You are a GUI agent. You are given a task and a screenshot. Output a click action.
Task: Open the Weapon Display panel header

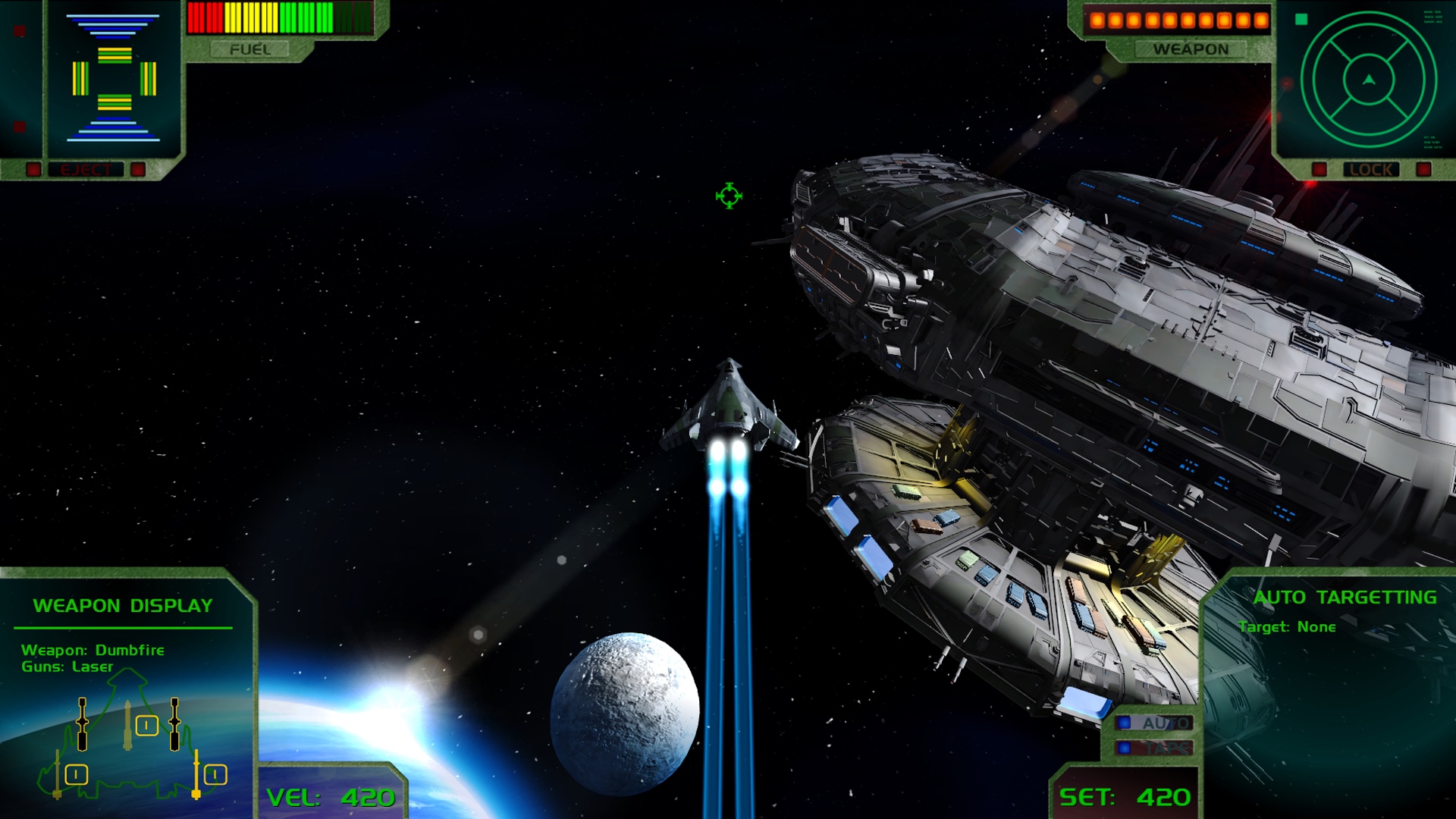pos(123,606)
